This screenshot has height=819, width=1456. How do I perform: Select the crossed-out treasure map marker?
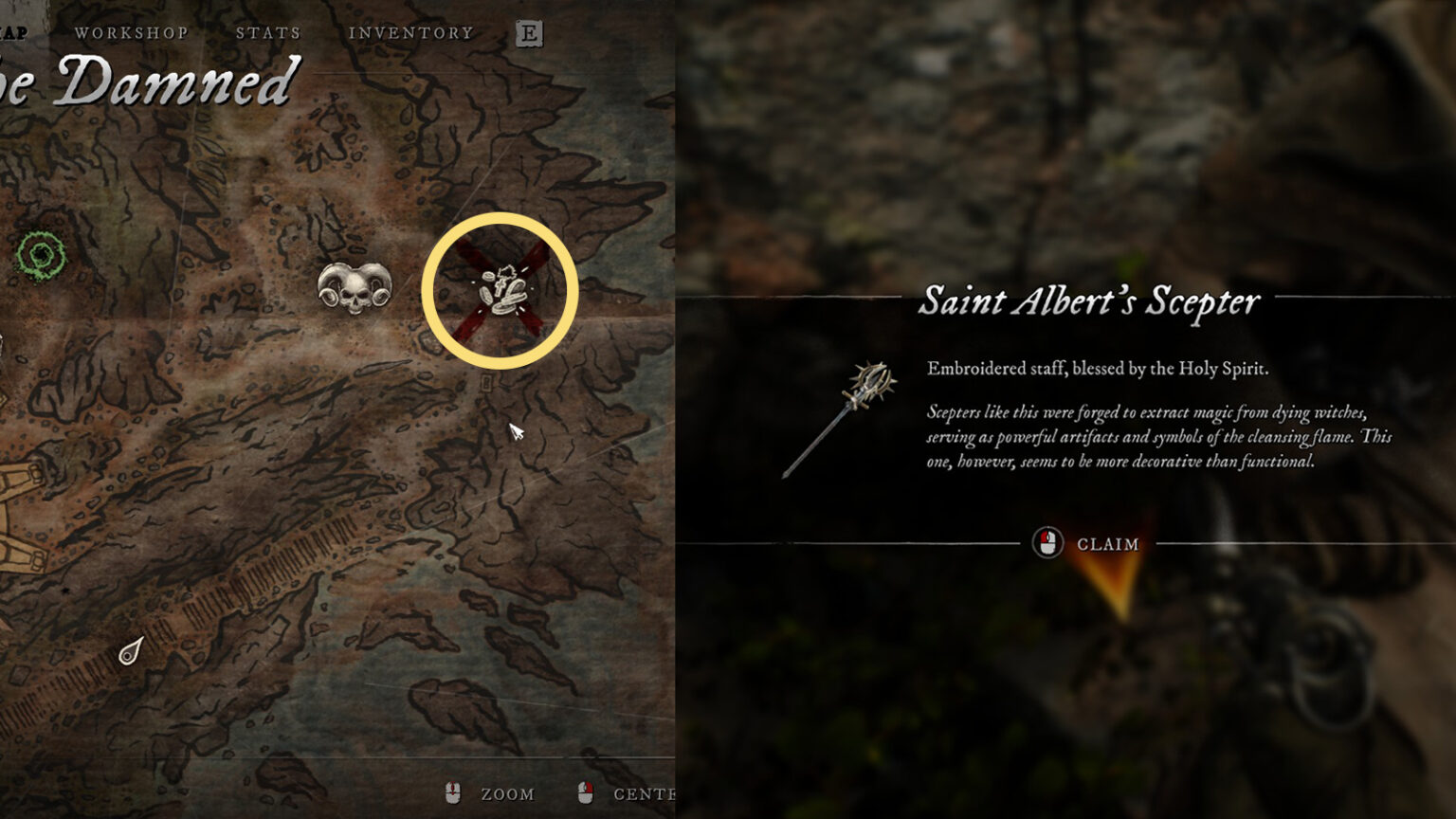point(500,290)
